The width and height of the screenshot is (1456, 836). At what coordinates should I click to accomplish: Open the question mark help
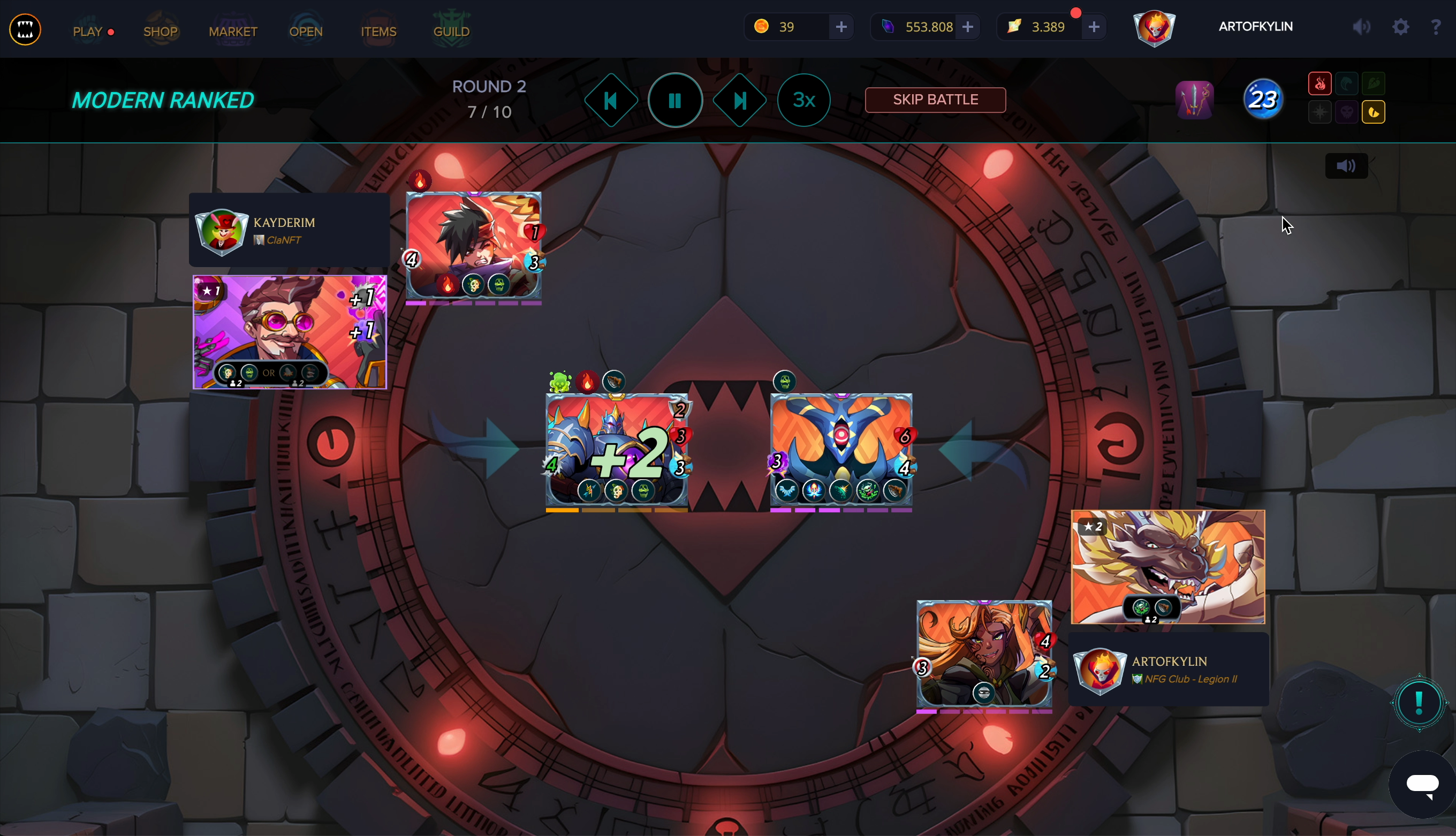pos(1435,27)
